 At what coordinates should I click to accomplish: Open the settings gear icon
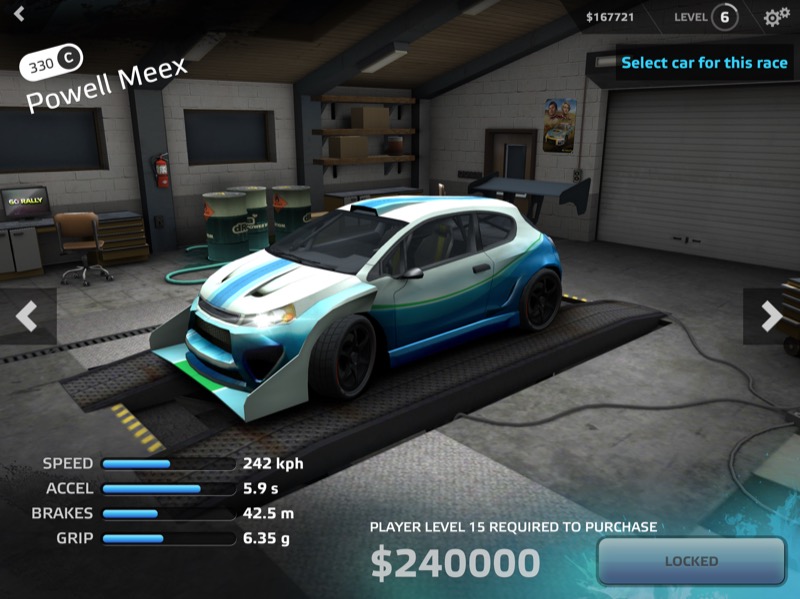click(x=776, y=17)
